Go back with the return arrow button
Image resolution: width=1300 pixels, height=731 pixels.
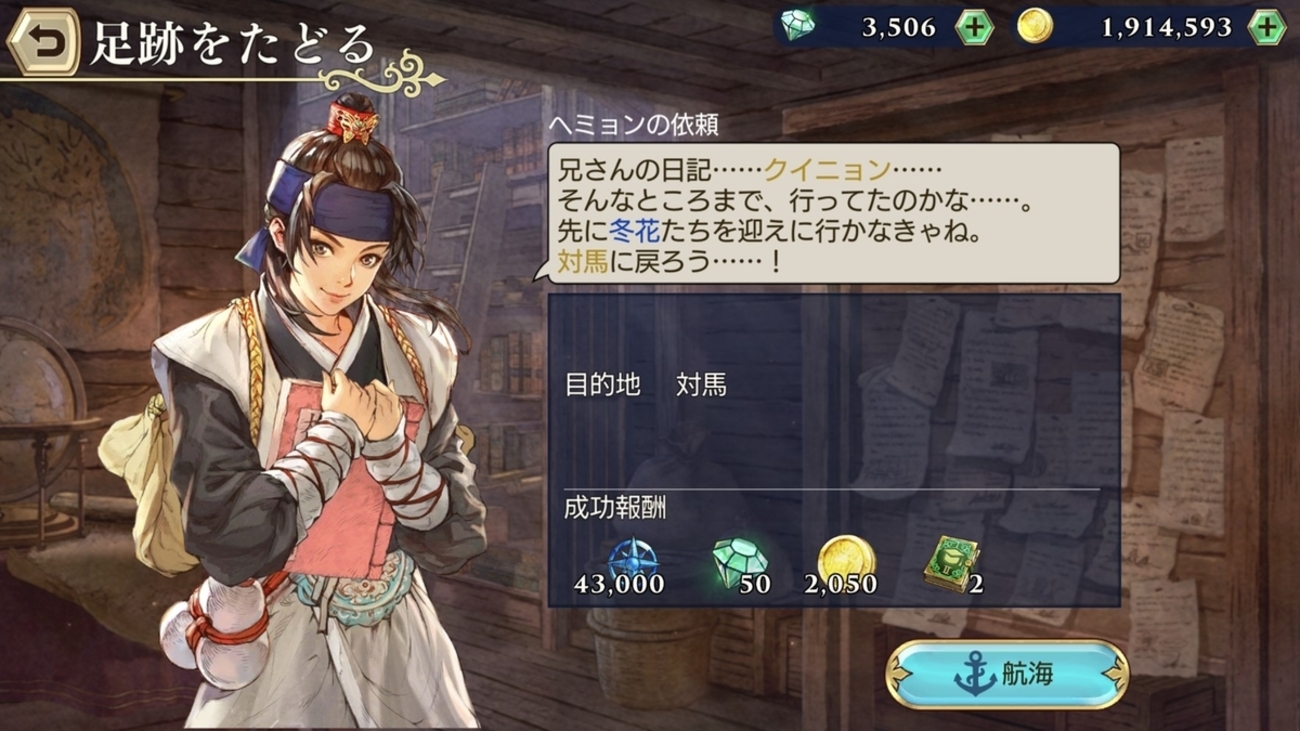(x=44, y=43)
